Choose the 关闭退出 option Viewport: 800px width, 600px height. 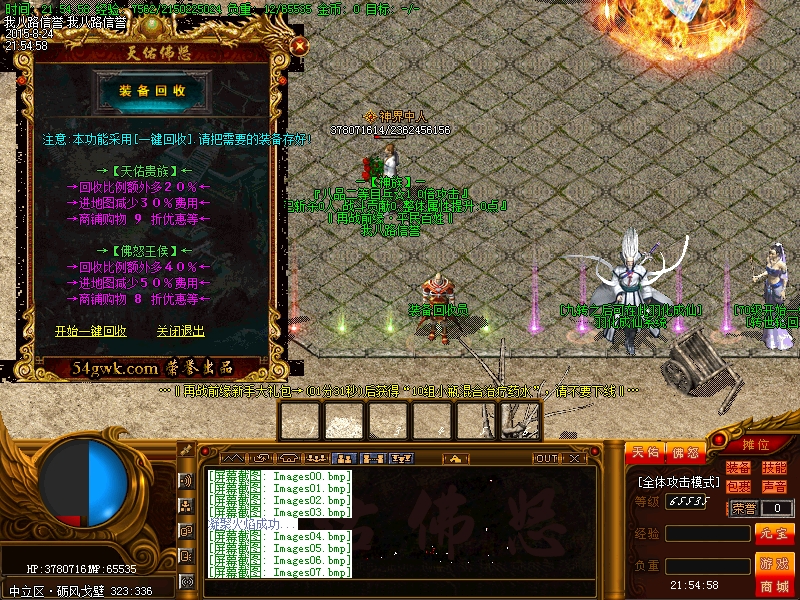pos(180,331)
